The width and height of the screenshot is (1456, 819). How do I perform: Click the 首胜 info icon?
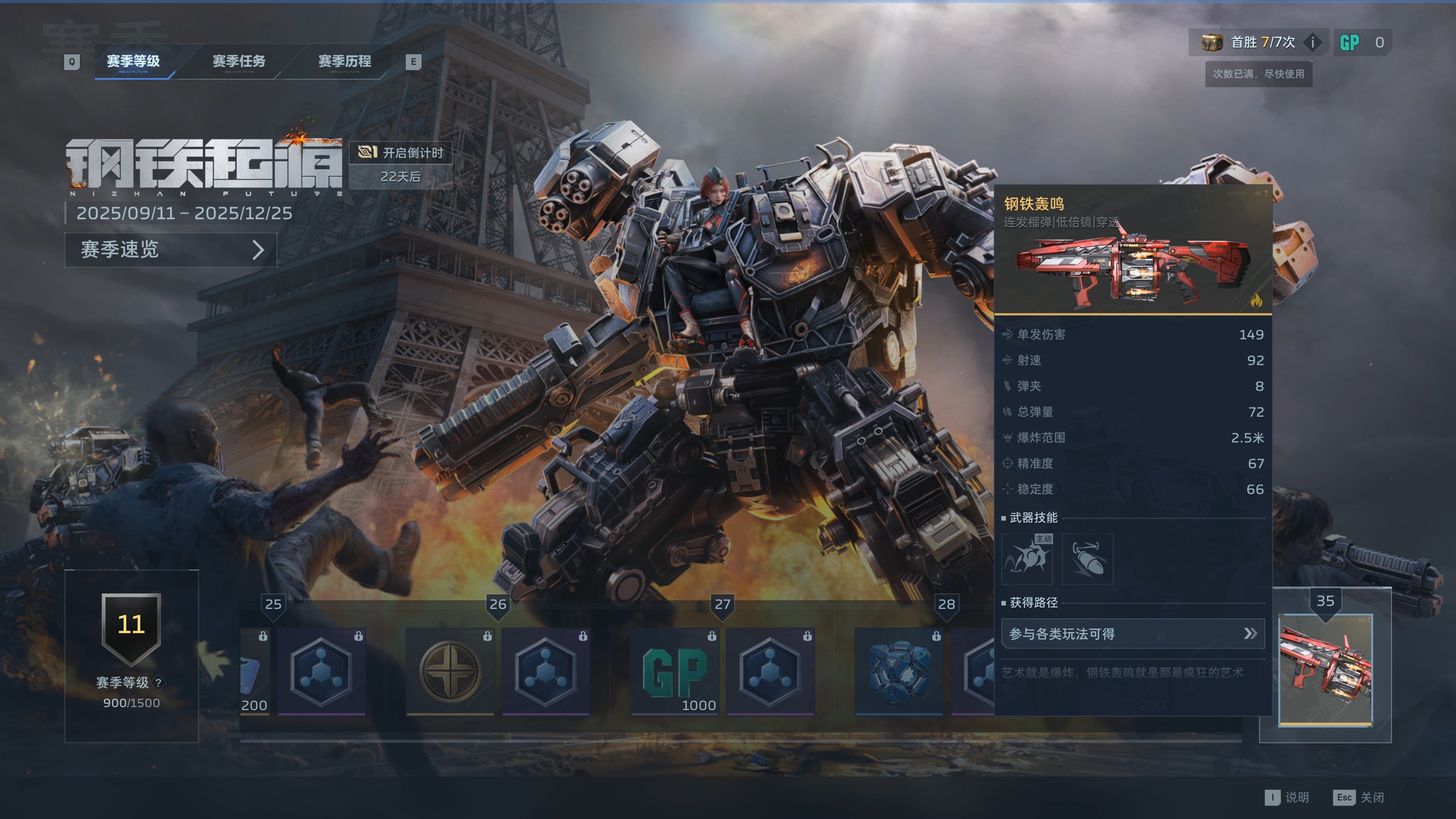click(x=1313, y=43)
